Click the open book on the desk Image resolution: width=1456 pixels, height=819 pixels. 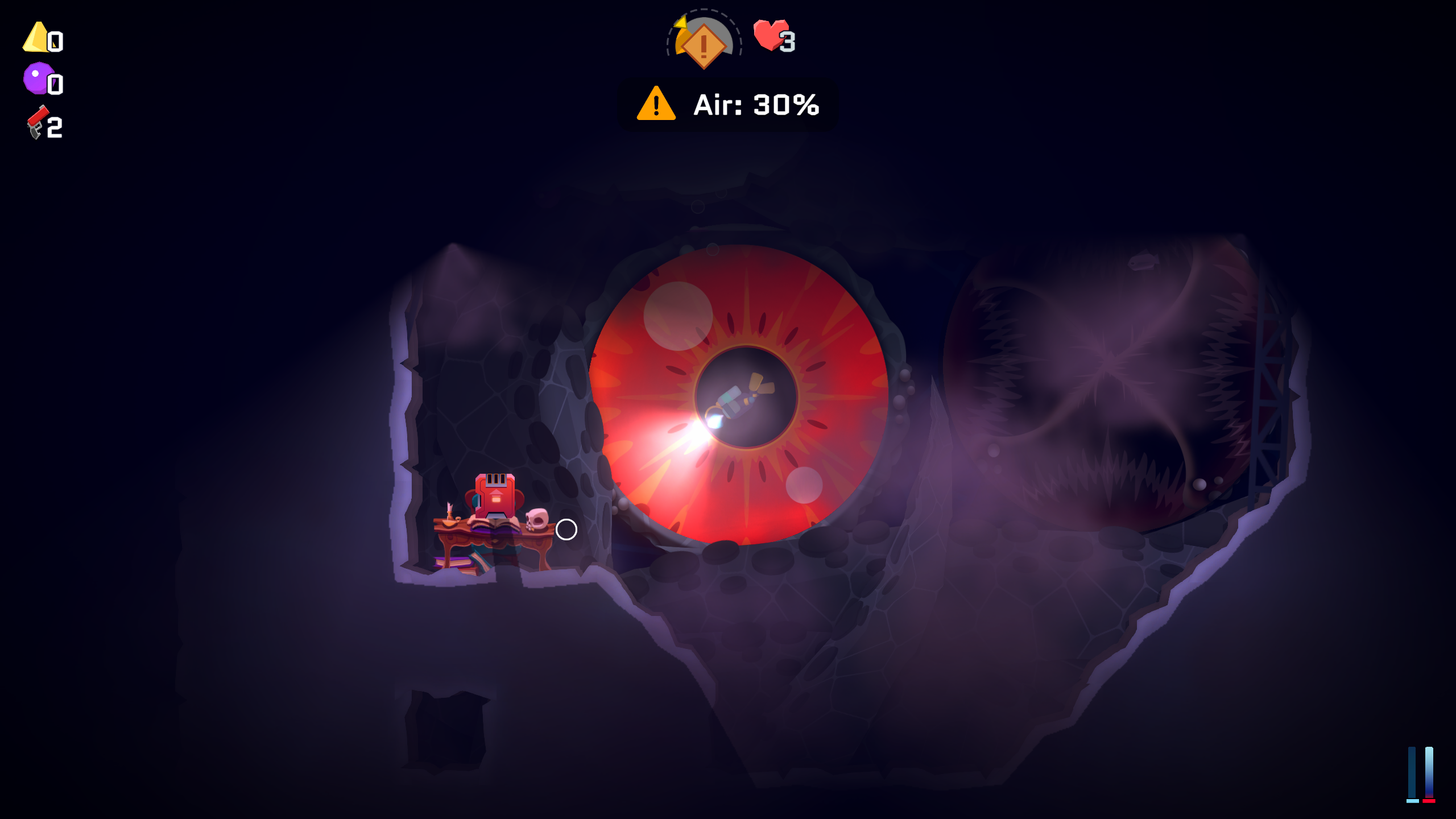tap(494, 526)
